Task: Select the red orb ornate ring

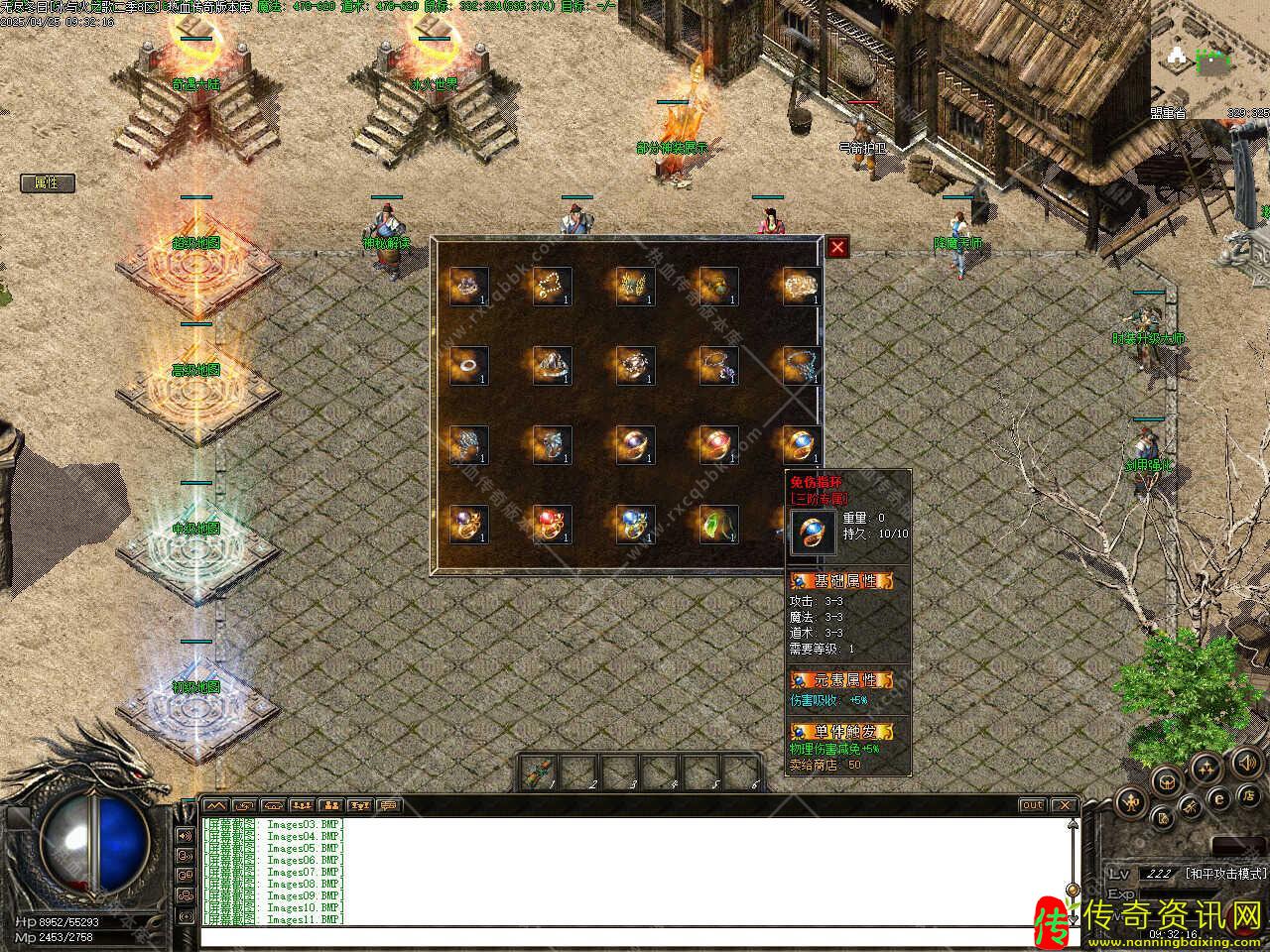Action: [x=552, y=525]
